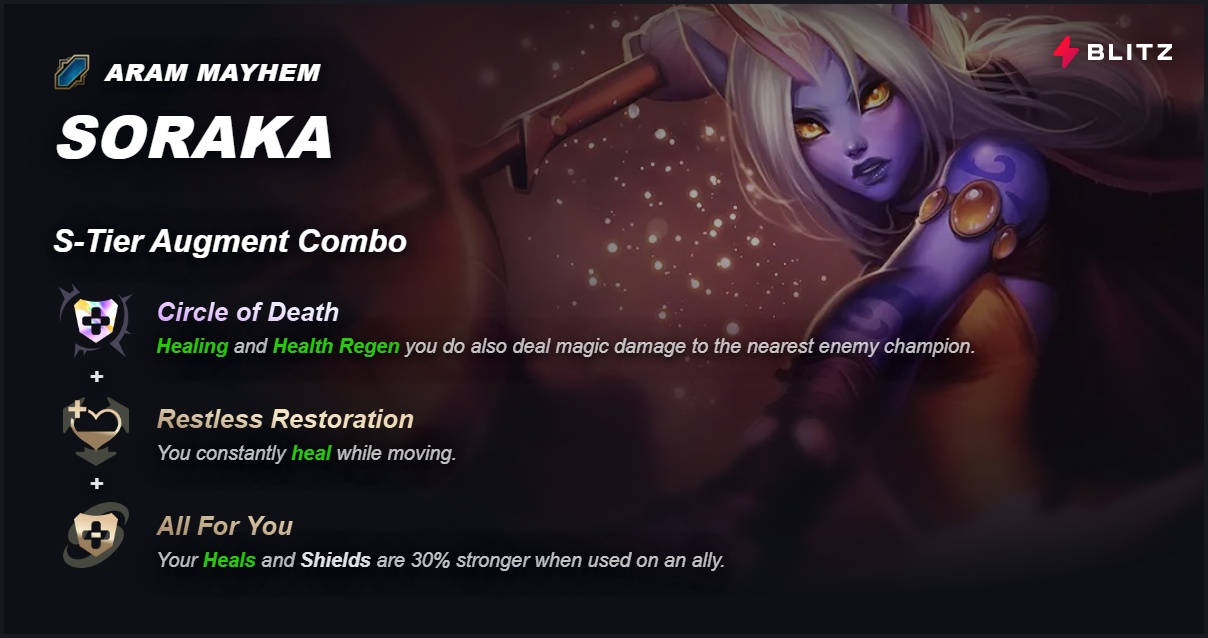Select the Circle of Death augment icon
Screen dimensions: 1208x638
96,320
